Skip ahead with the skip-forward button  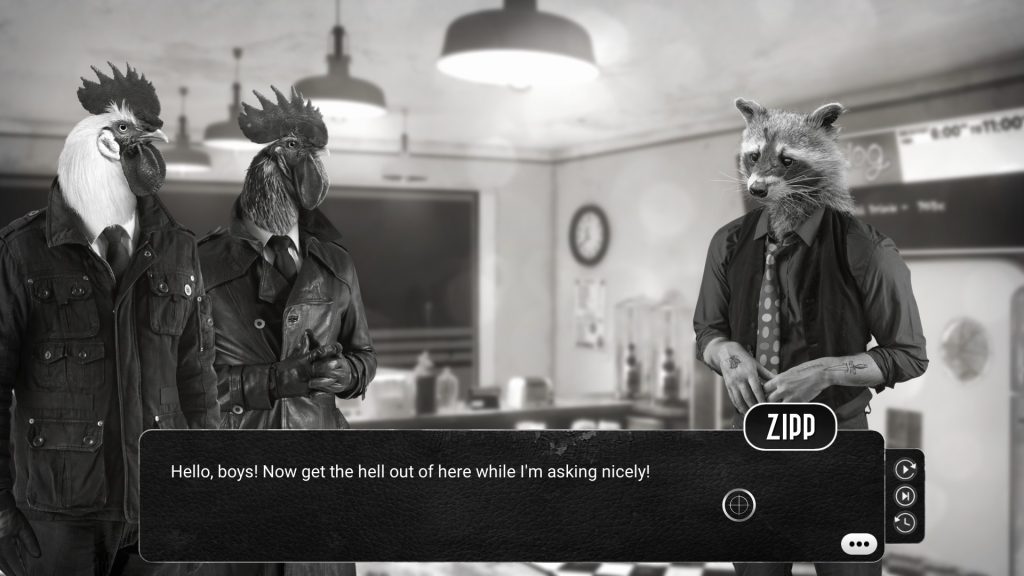click(905, 495)
